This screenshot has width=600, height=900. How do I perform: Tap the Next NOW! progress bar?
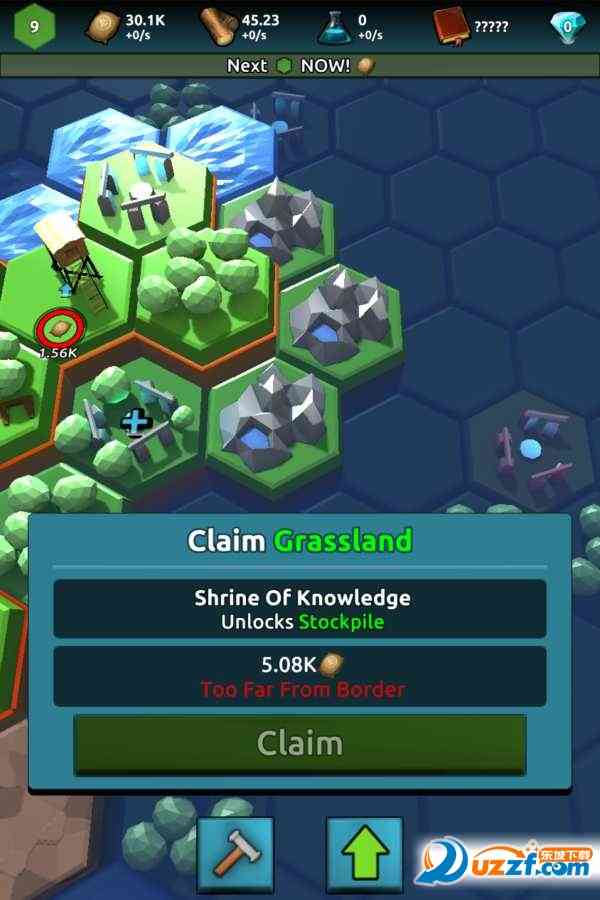[300, 65]
